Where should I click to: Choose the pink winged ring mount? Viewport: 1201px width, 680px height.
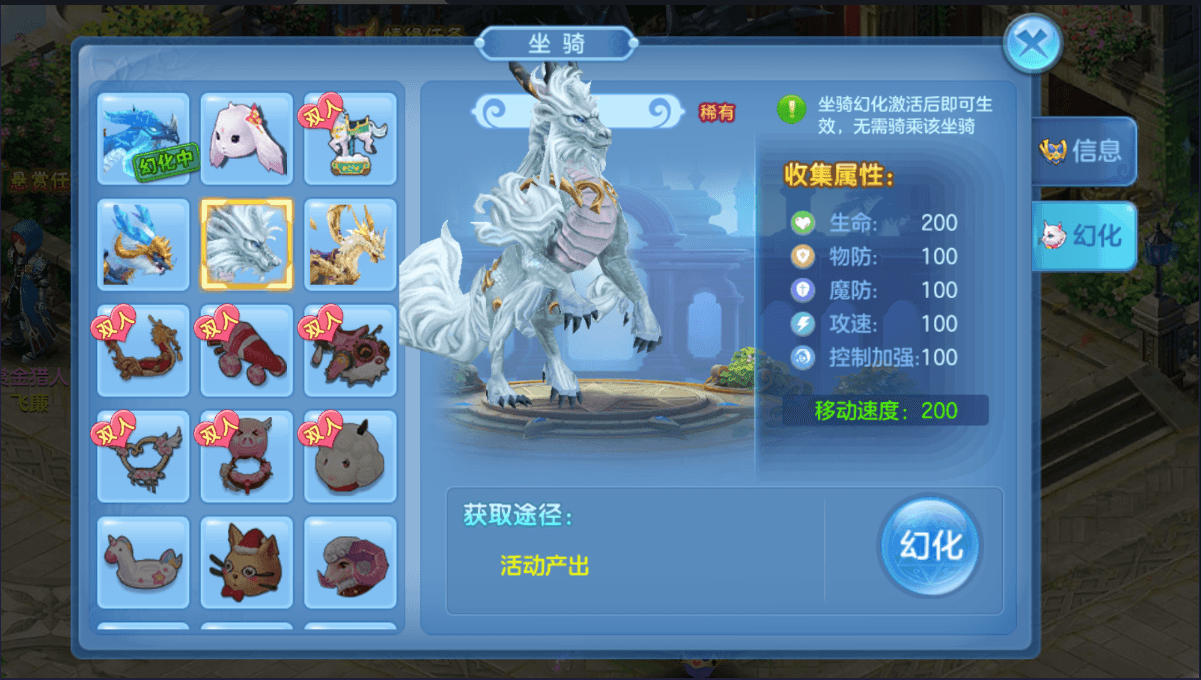coord(143,456)
